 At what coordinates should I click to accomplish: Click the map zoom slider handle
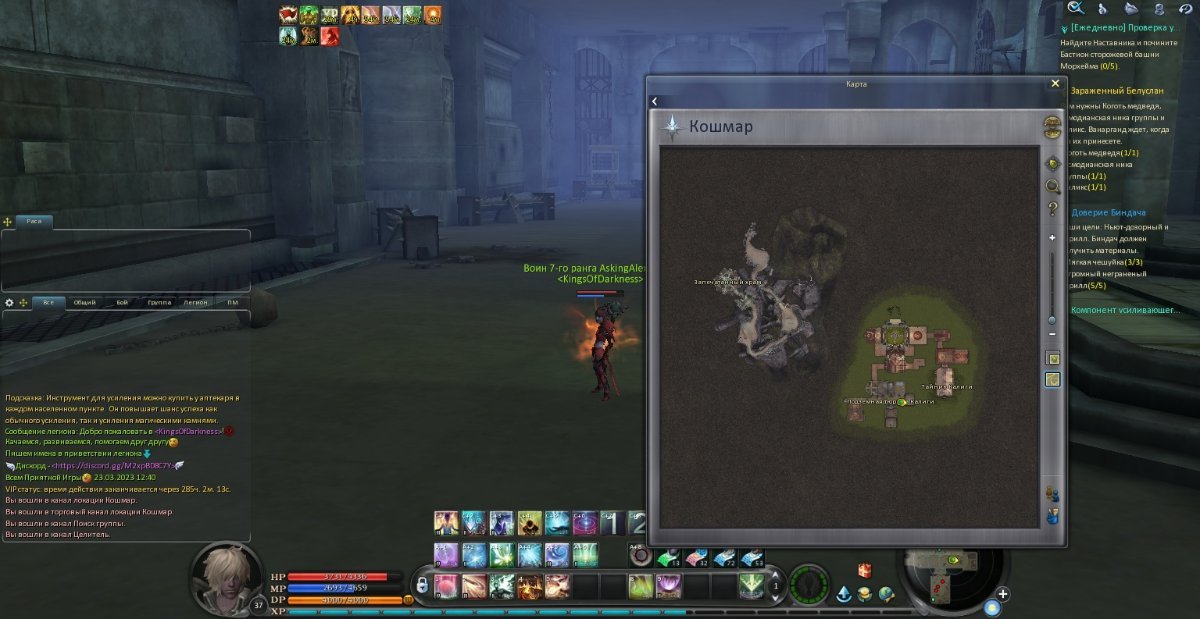(x=1052, y=320)
